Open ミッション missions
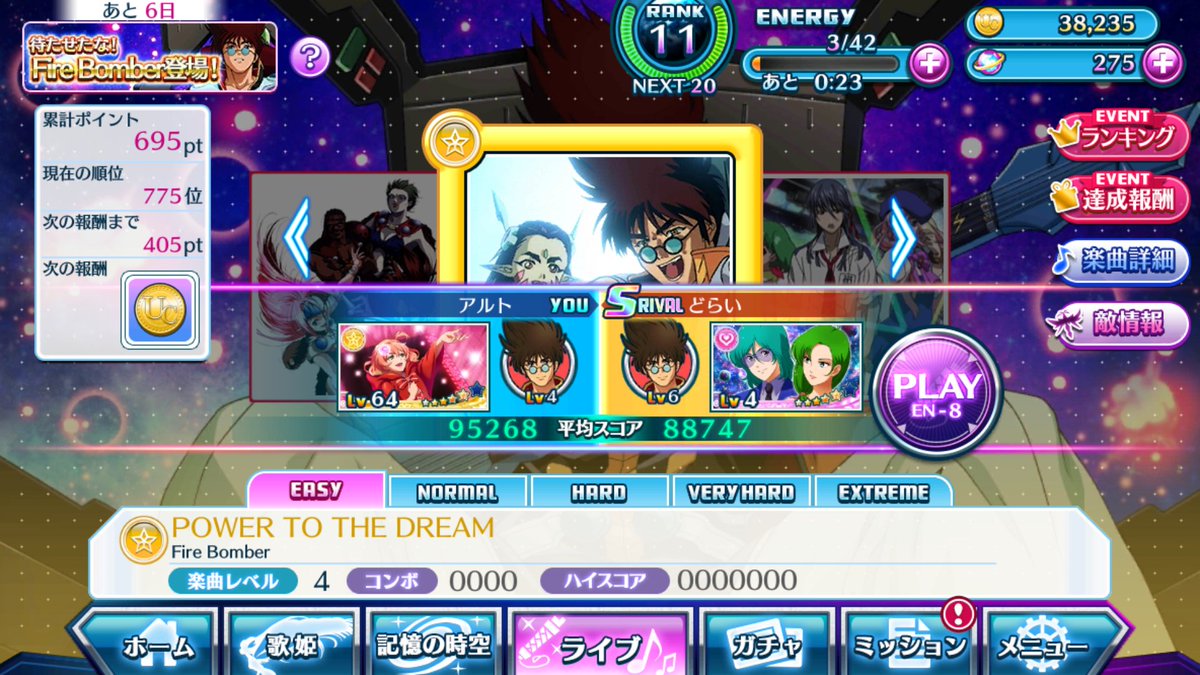This screenshot has height=675, width=1200. point(908,645)
